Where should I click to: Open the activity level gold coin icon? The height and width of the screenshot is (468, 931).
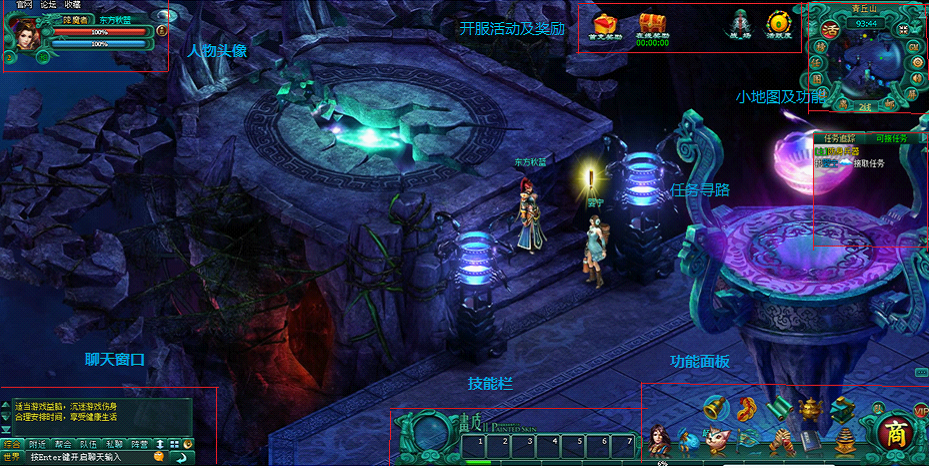point(777,23)
